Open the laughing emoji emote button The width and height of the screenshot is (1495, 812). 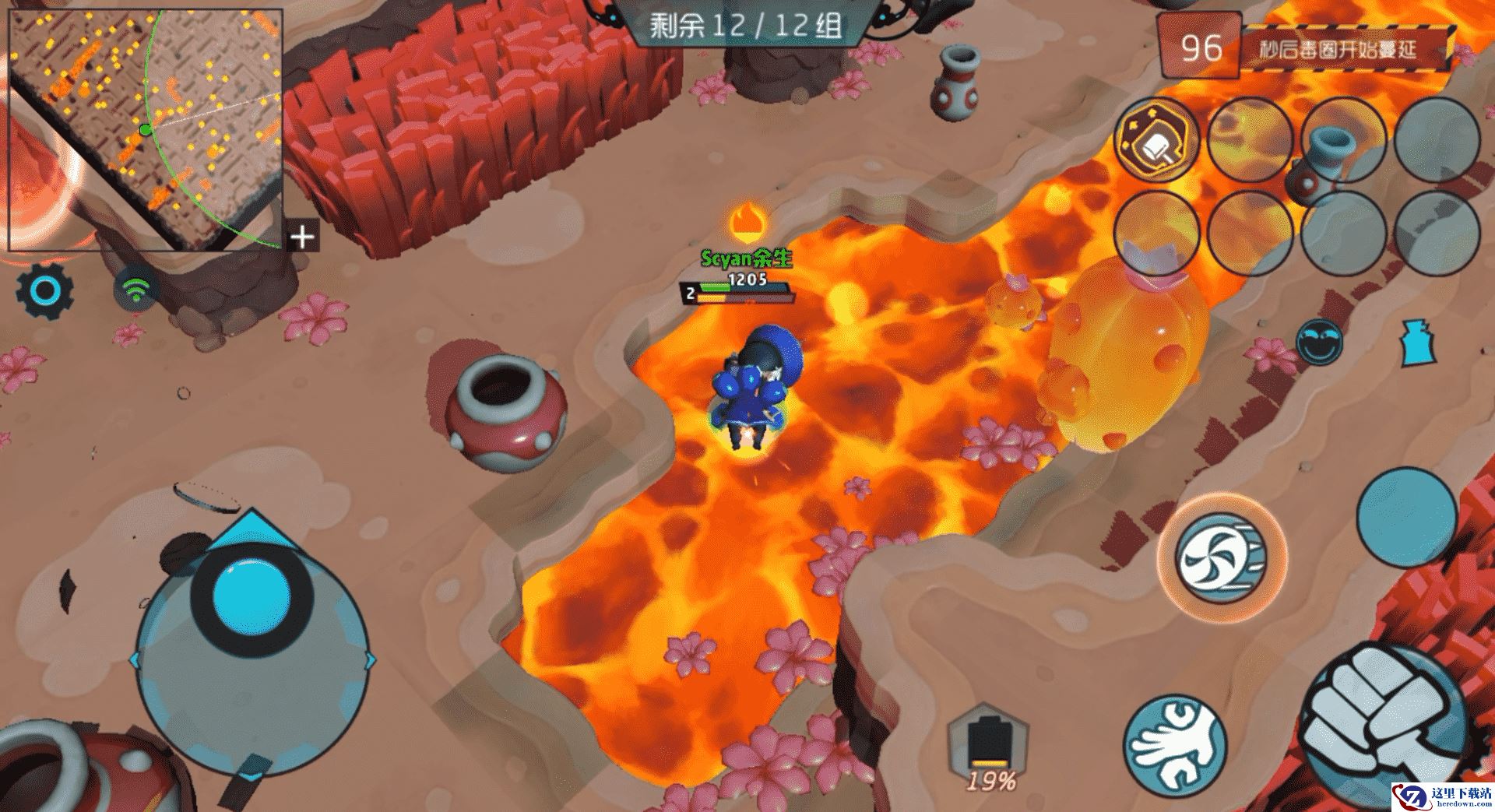[x=1321, y=342]
